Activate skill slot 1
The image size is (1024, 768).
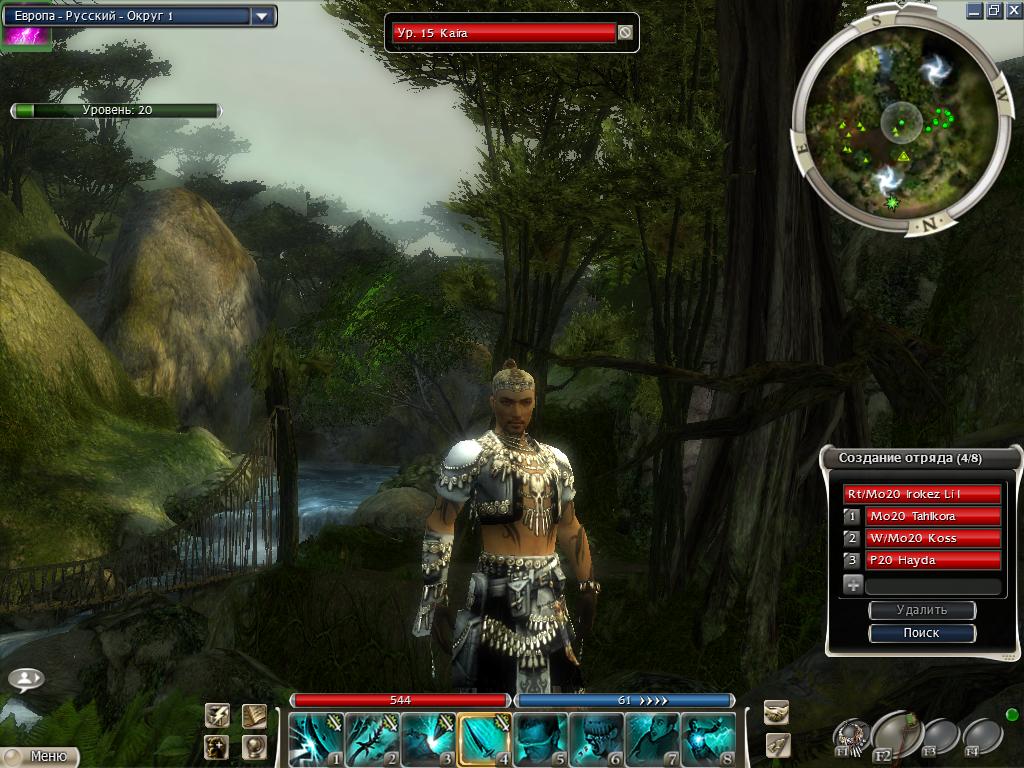317,740
